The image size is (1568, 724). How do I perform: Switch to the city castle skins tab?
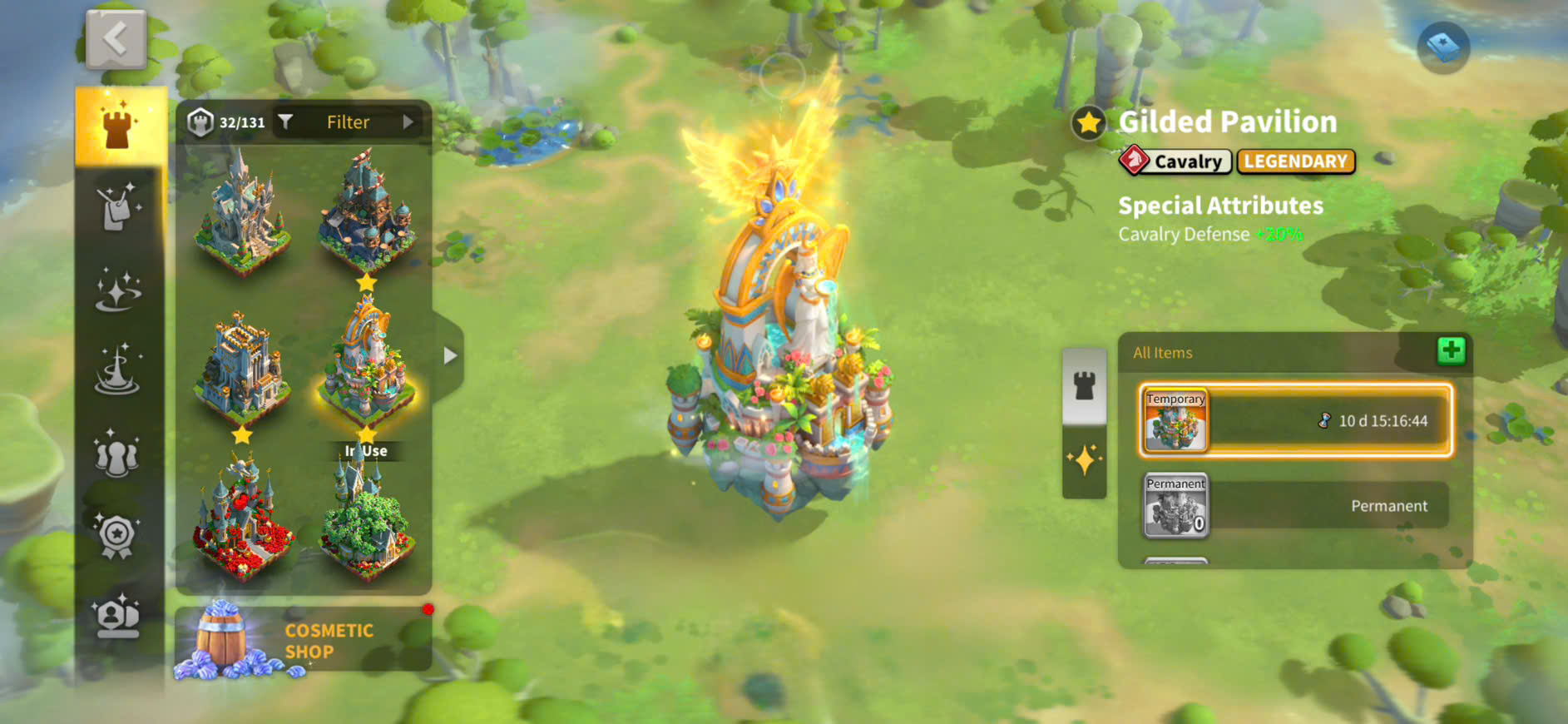click(118, 127)
